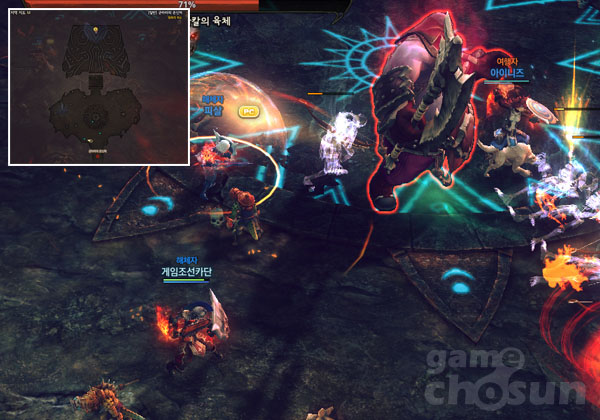Viewport: 600px width, 420px height.
Task: Click the yellow marker on the dungeon map
Action: [x=95, y=29]
